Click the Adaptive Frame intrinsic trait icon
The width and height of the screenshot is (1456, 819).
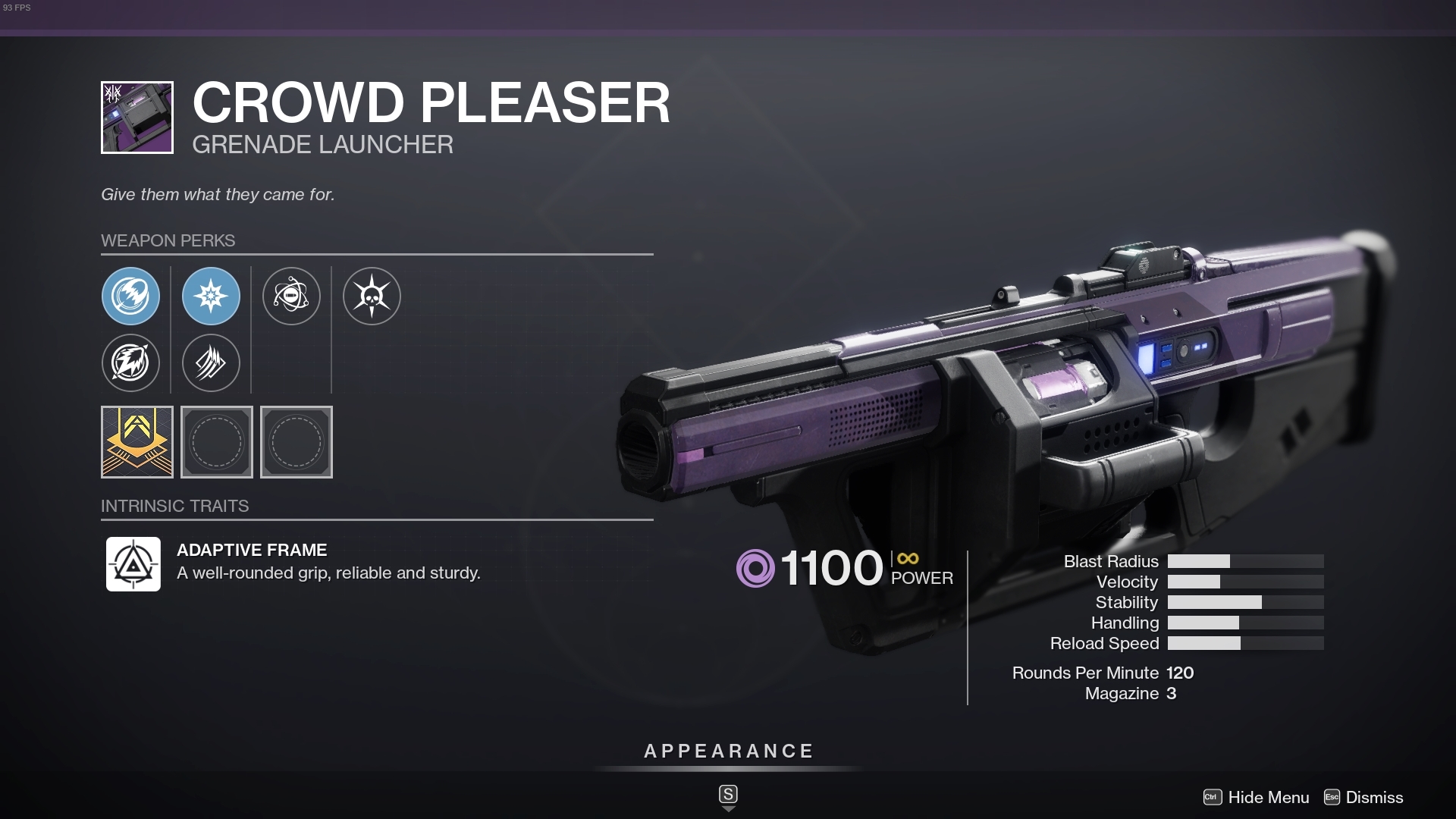coord(133,563)
